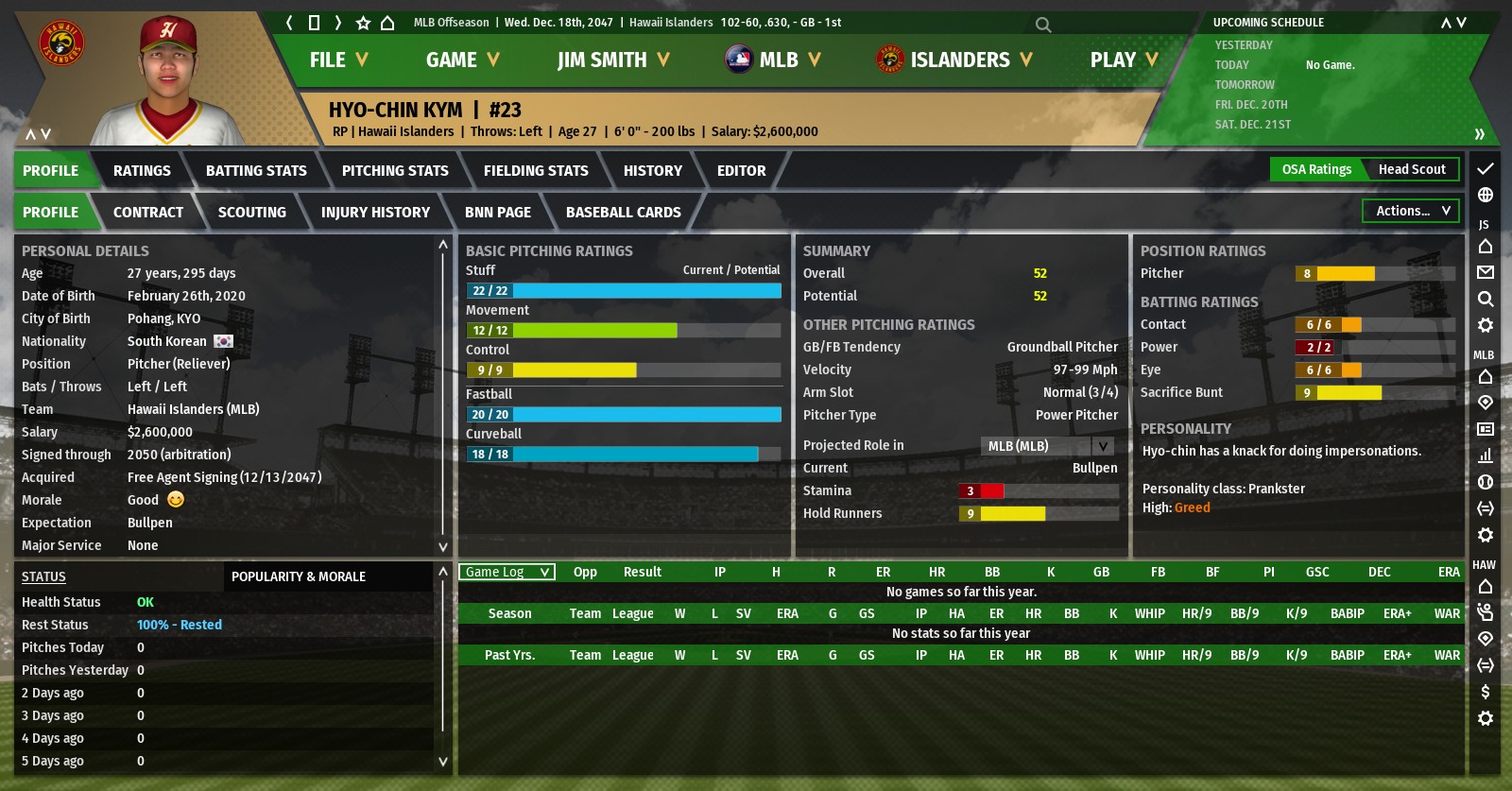This screenshot has height=791, width=1512.
Task: View the BASEBALL CARDS sub-tab
Action: pos(623,213)
